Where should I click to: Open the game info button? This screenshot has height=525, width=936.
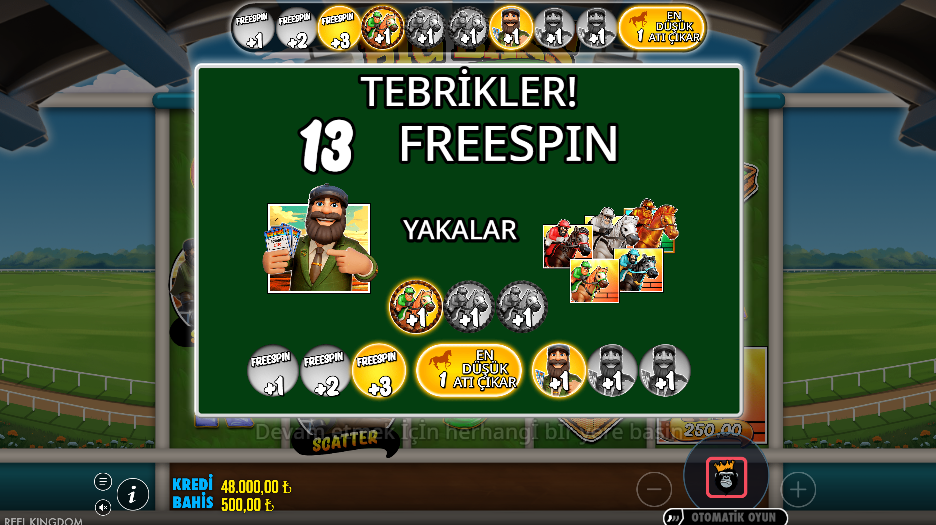click(x=133, y=493)
